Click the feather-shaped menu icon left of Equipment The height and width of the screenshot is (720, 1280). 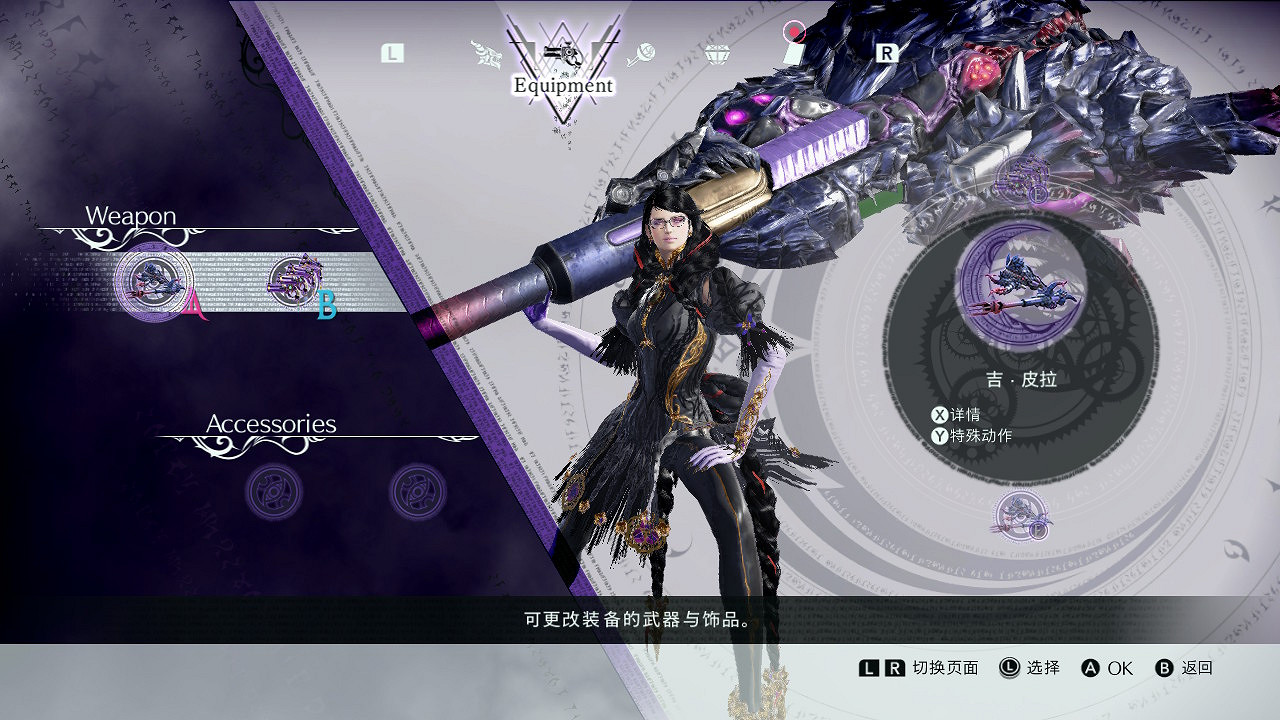(x=487, y=52)
